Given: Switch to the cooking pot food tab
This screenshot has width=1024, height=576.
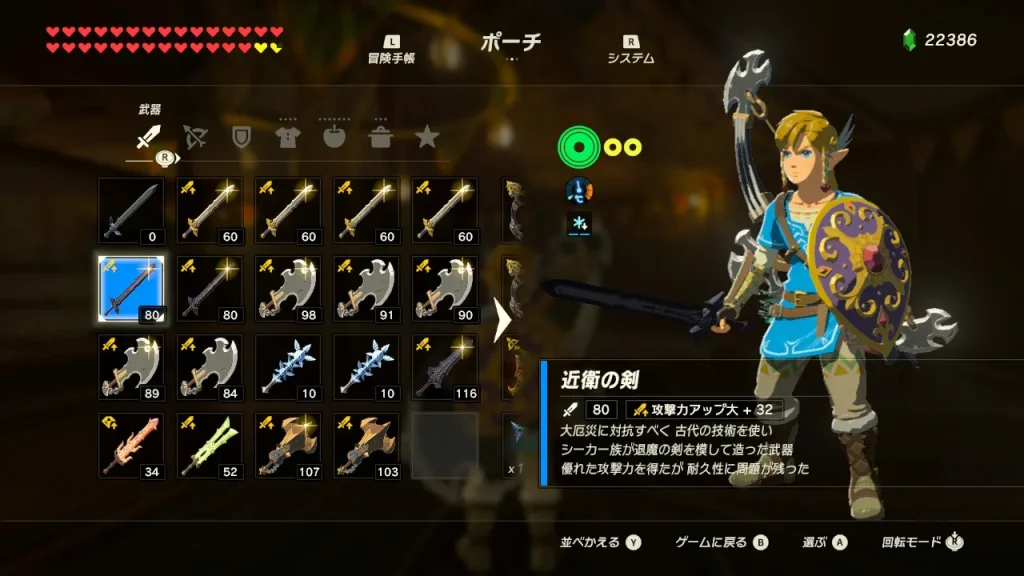Looking at the screenshot, I should pyautogui.click(x=380, y=137).
